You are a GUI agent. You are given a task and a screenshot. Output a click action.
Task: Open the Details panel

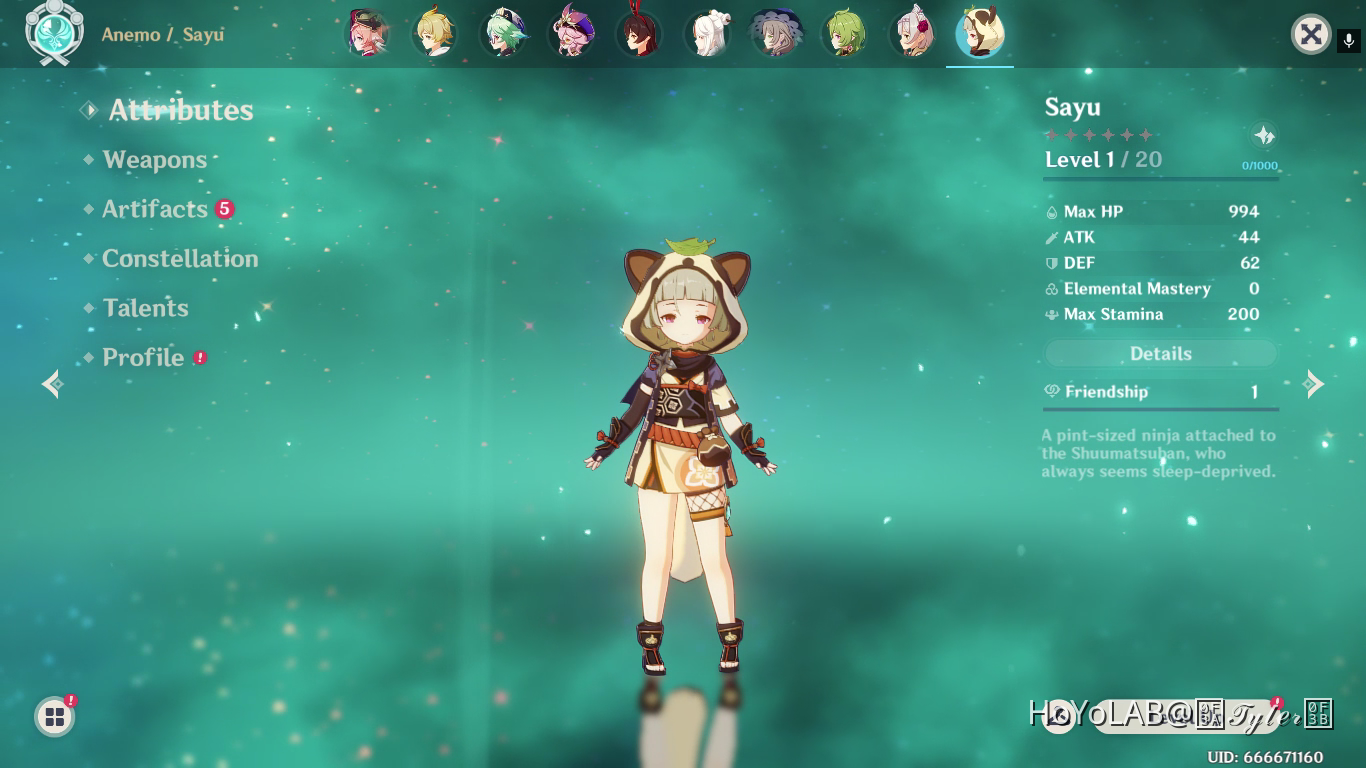pos(1160,353)
